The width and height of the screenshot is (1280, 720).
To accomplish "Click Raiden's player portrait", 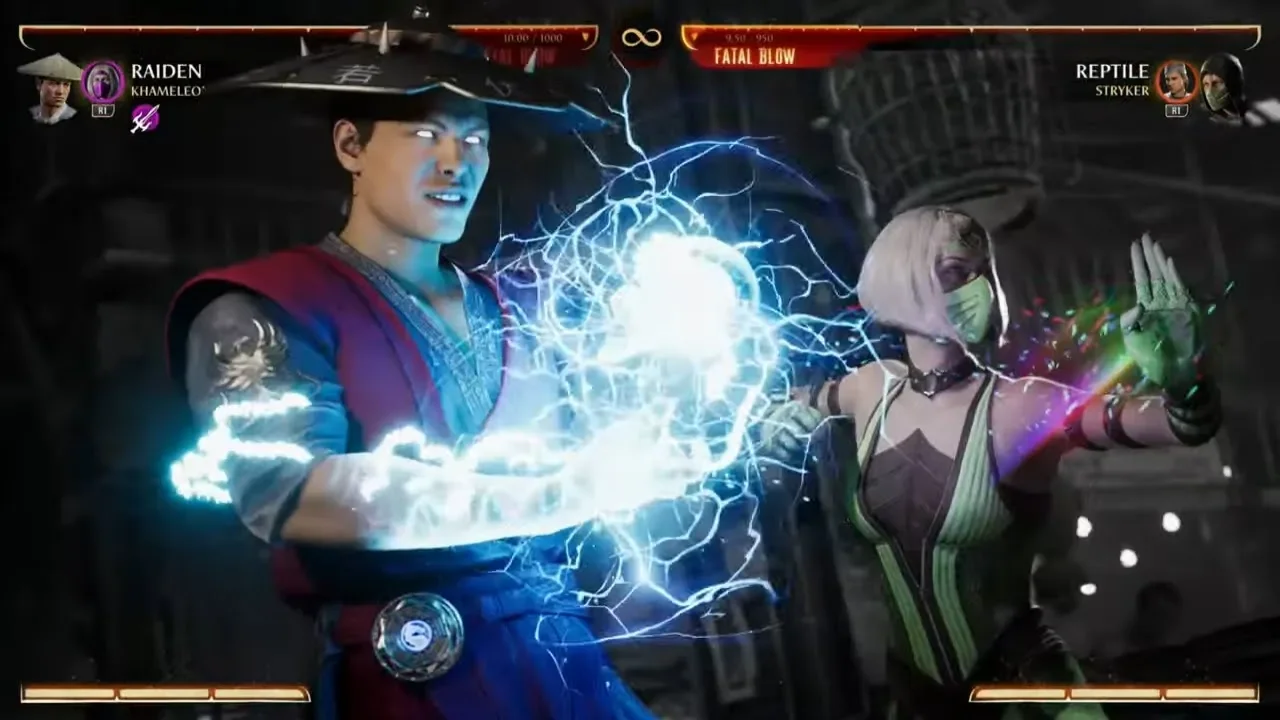I will click(x=52, y=87).
